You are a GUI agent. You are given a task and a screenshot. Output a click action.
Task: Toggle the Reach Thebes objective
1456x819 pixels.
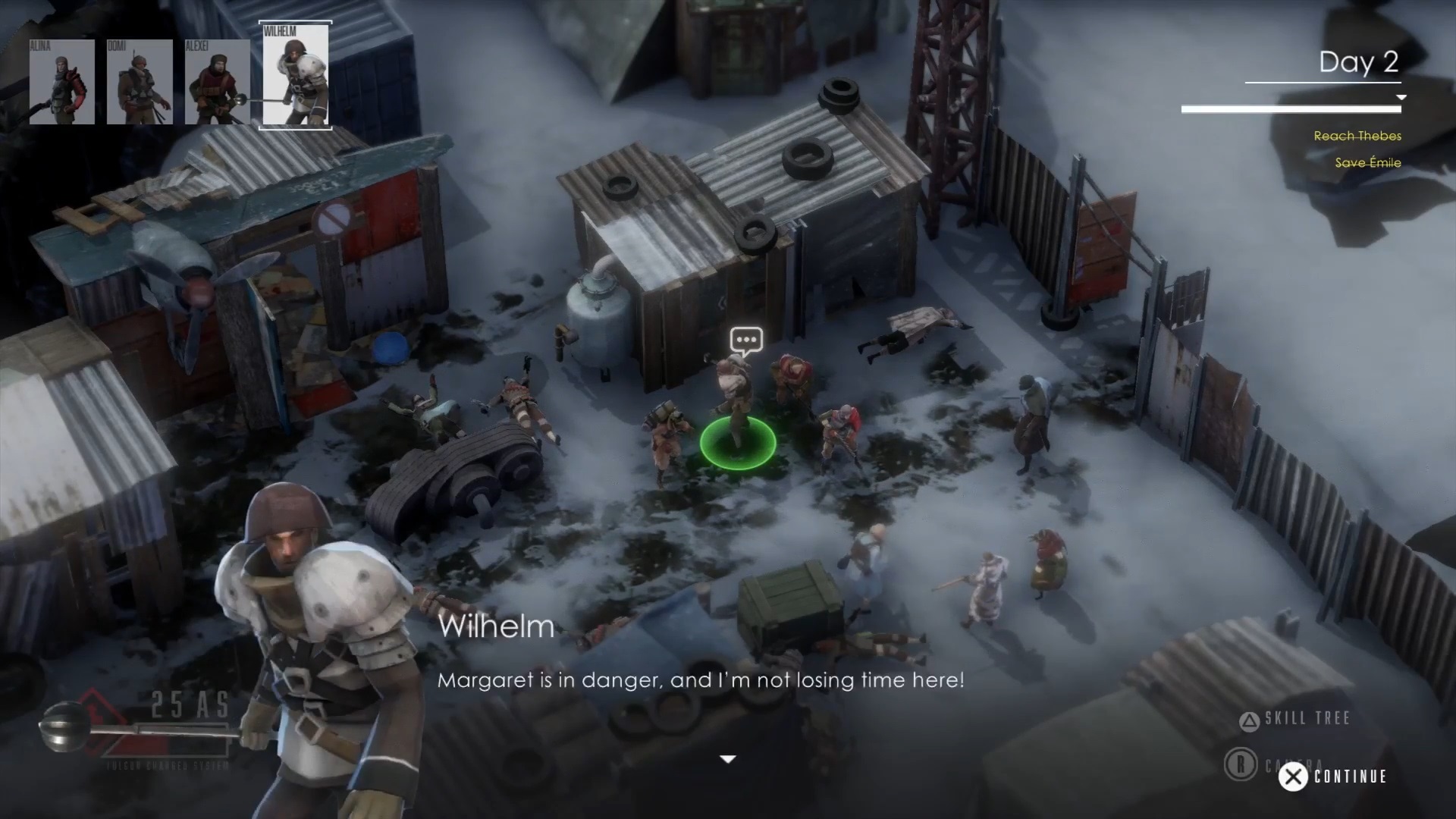pos(1357,136)
